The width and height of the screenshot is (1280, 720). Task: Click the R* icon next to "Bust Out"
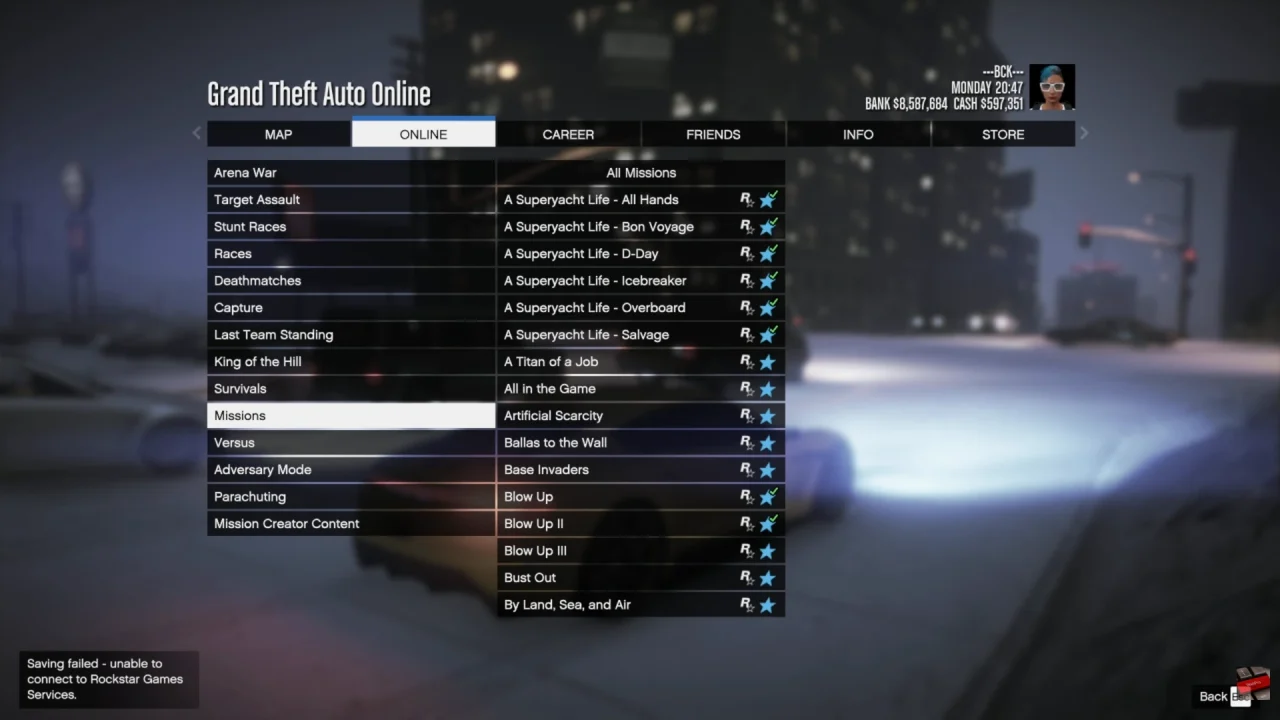(x=745, y=577)
